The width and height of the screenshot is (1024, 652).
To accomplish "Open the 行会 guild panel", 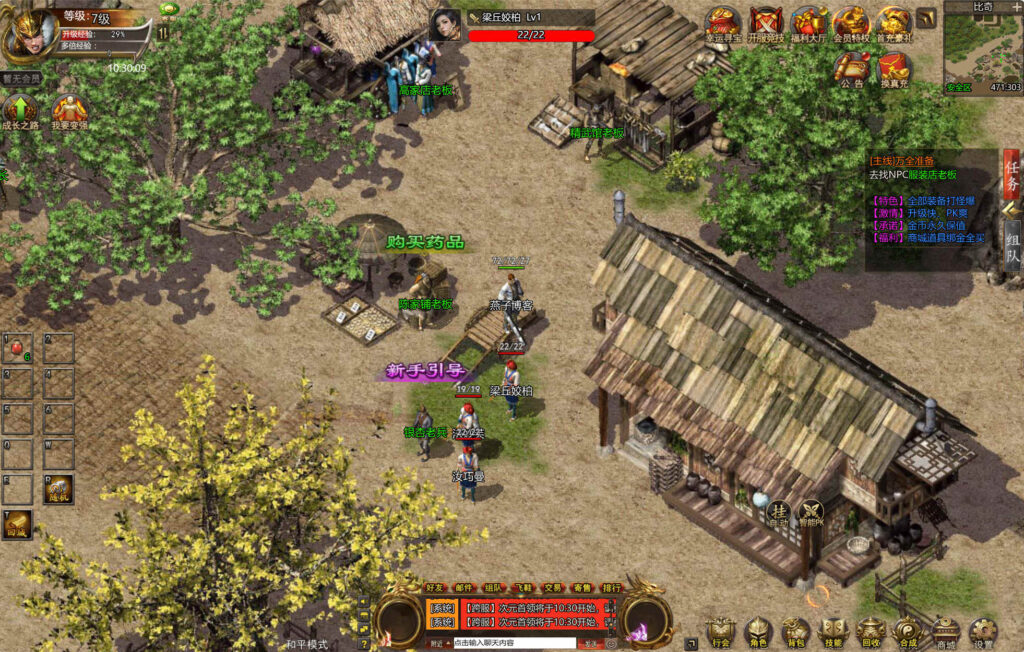I will 720,630.
